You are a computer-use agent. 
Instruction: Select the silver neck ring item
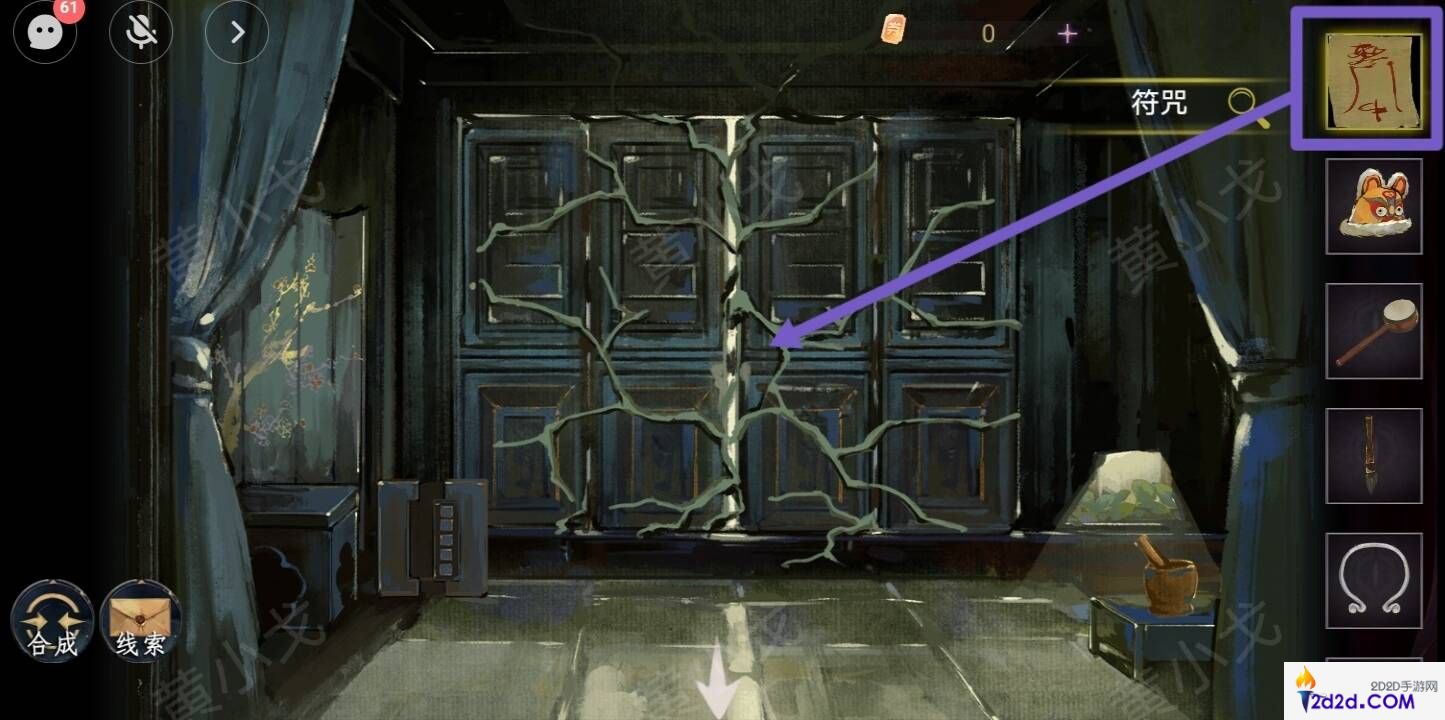[1373, 581]
